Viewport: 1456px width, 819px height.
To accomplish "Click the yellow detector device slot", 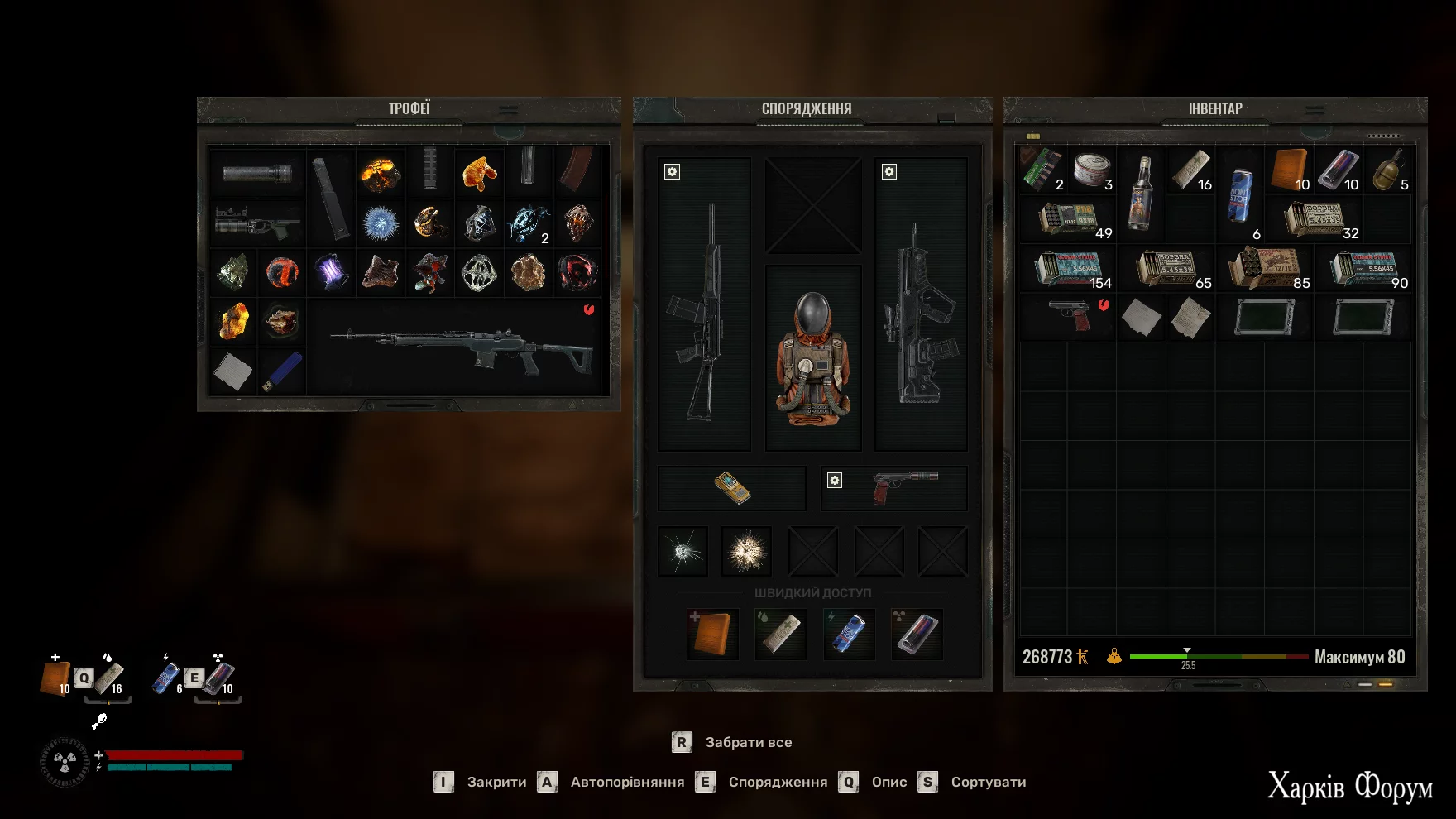I will (x=732, y=487).
